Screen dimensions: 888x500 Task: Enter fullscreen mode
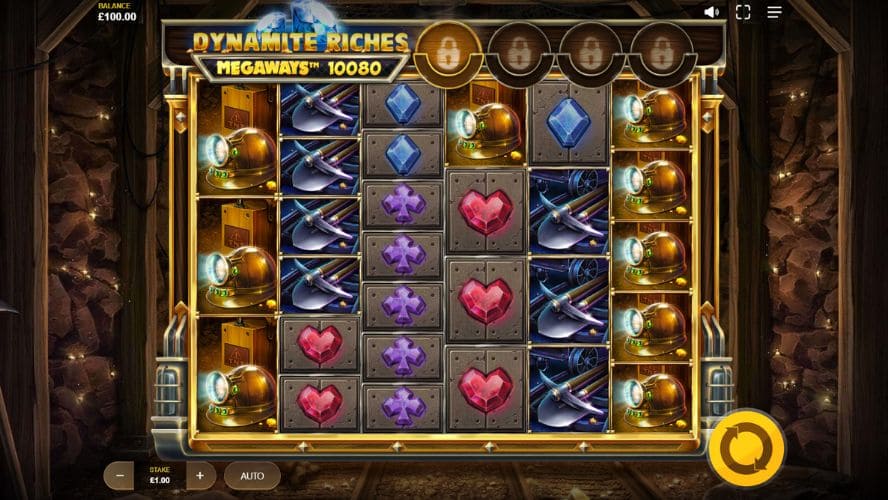pos(743,12)
